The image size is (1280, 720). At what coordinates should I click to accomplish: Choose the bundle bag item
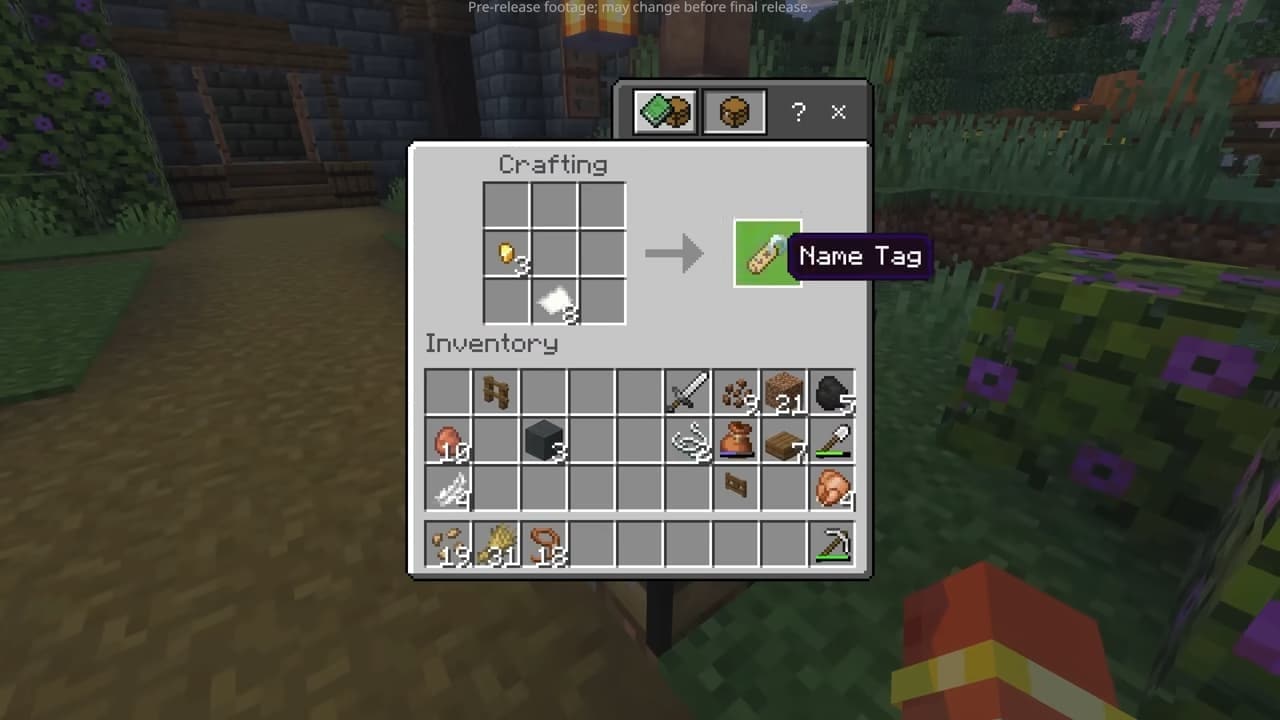(x=736, y=440)
